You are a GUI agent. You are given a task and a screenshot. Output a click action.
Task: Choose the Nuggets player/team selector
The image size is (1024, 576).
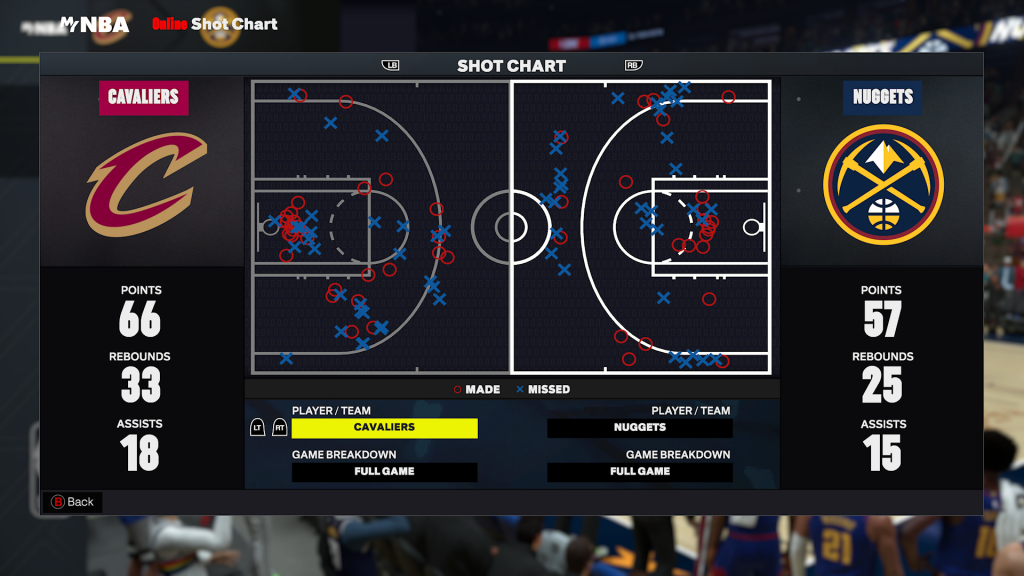pyautogui.click(x=640, y=428)
